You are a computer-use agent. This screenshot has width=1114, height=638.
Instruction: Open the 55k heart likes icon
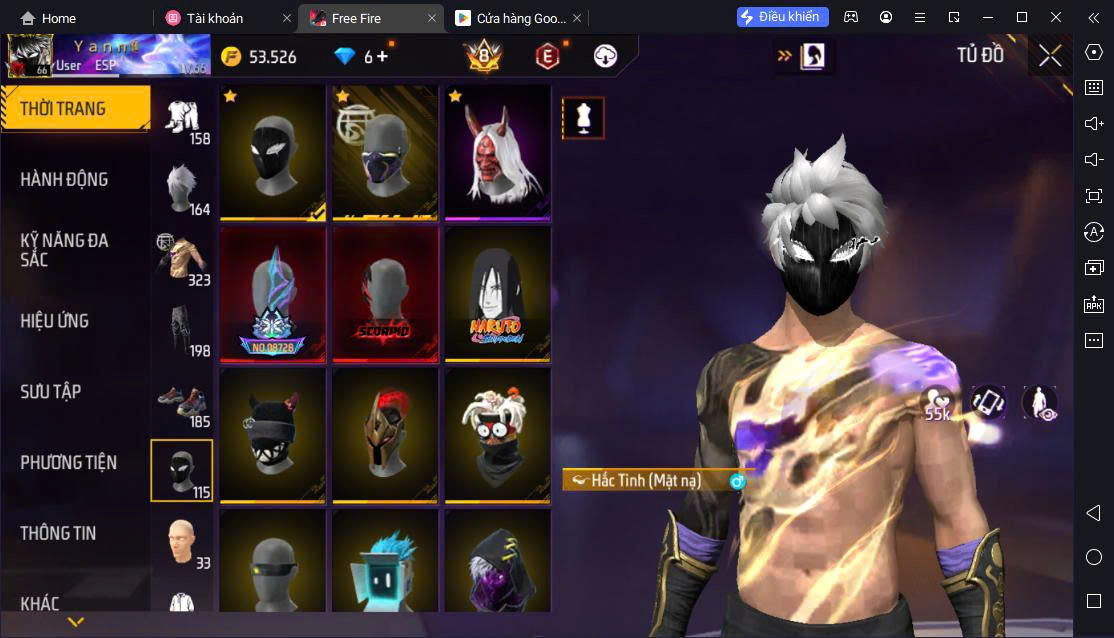937,402
